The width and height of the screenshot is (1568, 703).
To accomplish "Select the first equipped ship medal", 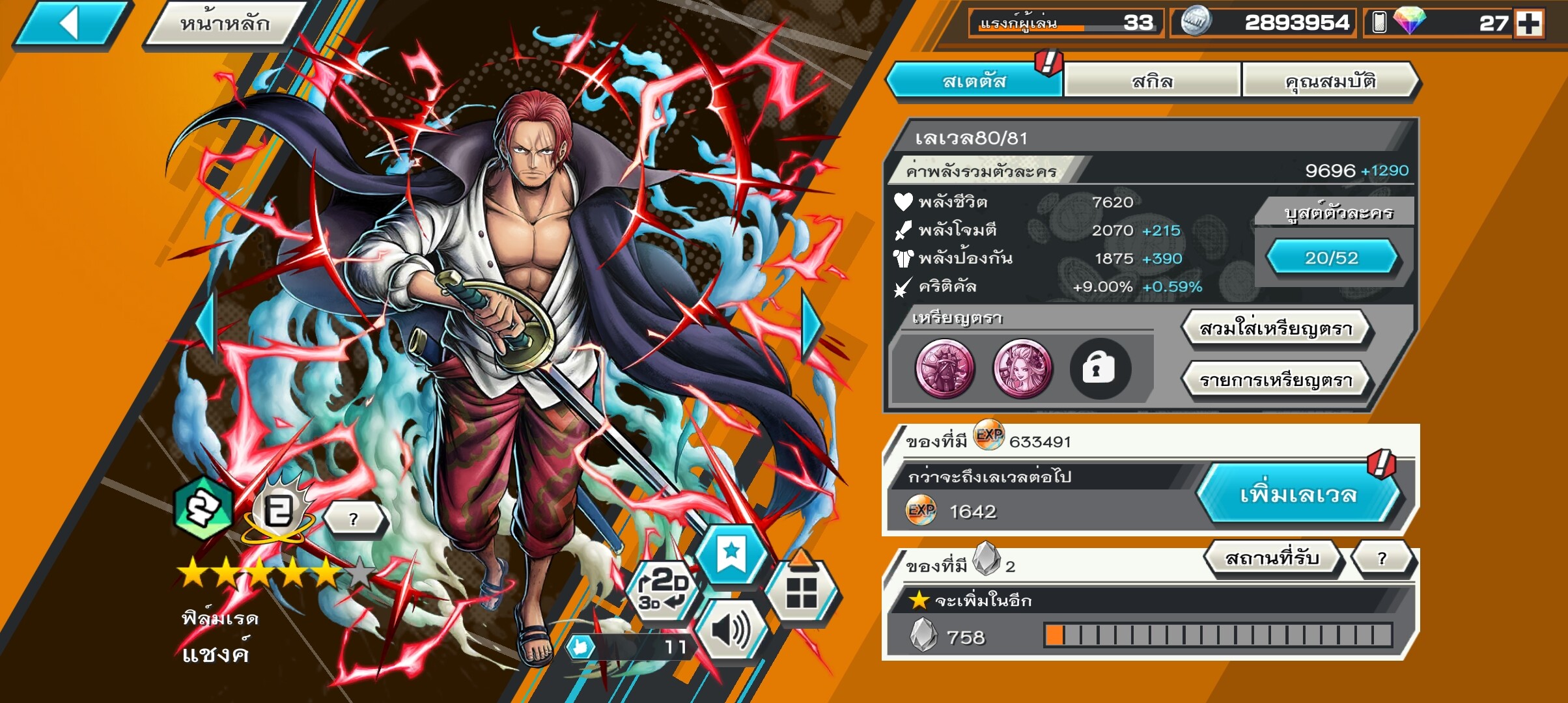I will 945,368.
